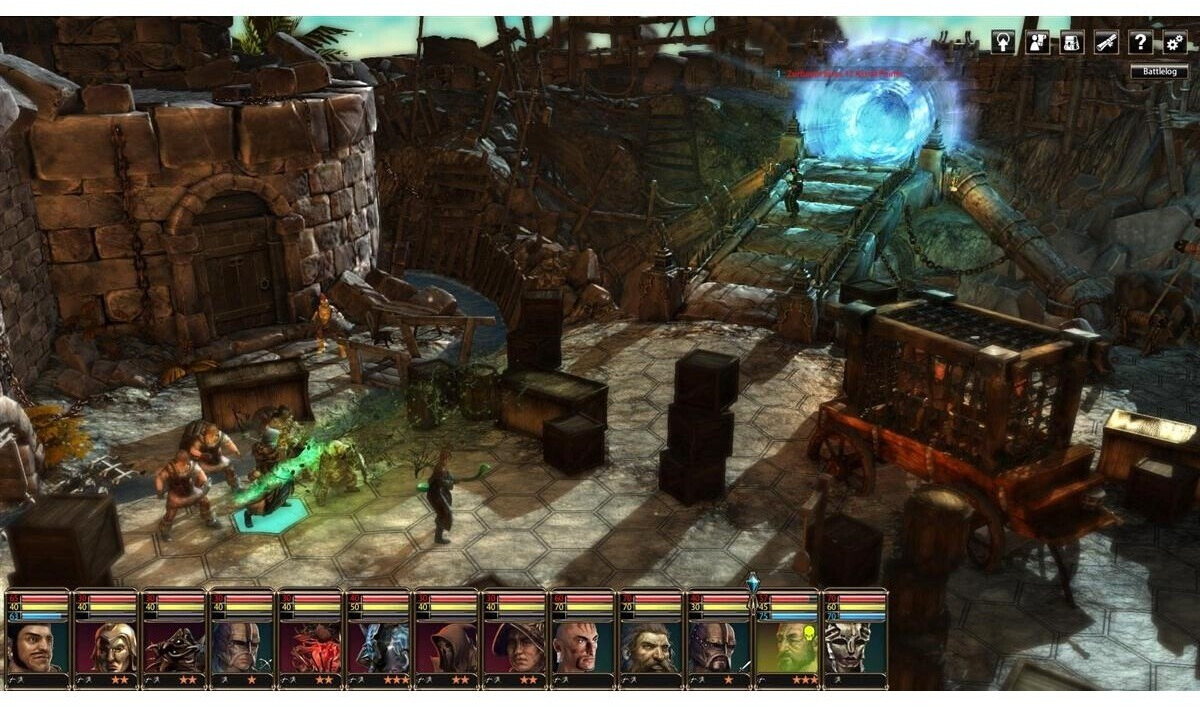Click the question mark help icon
Image resolution: width=1200 pixels, height=707 pixels.
(x=1140, y=42)
